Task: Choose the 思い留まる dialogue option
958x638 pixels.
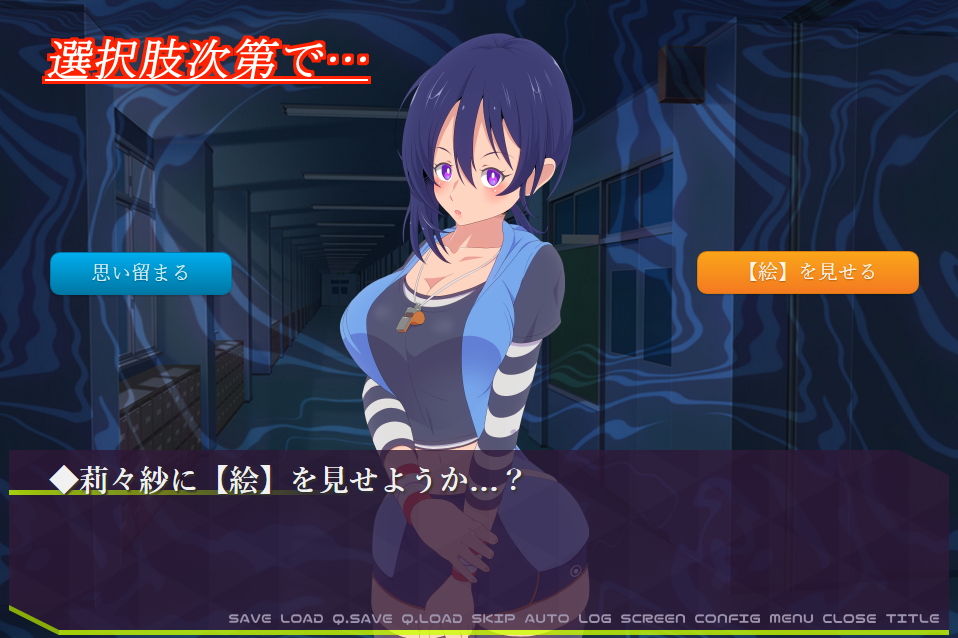Action: [x=140, y=273]
